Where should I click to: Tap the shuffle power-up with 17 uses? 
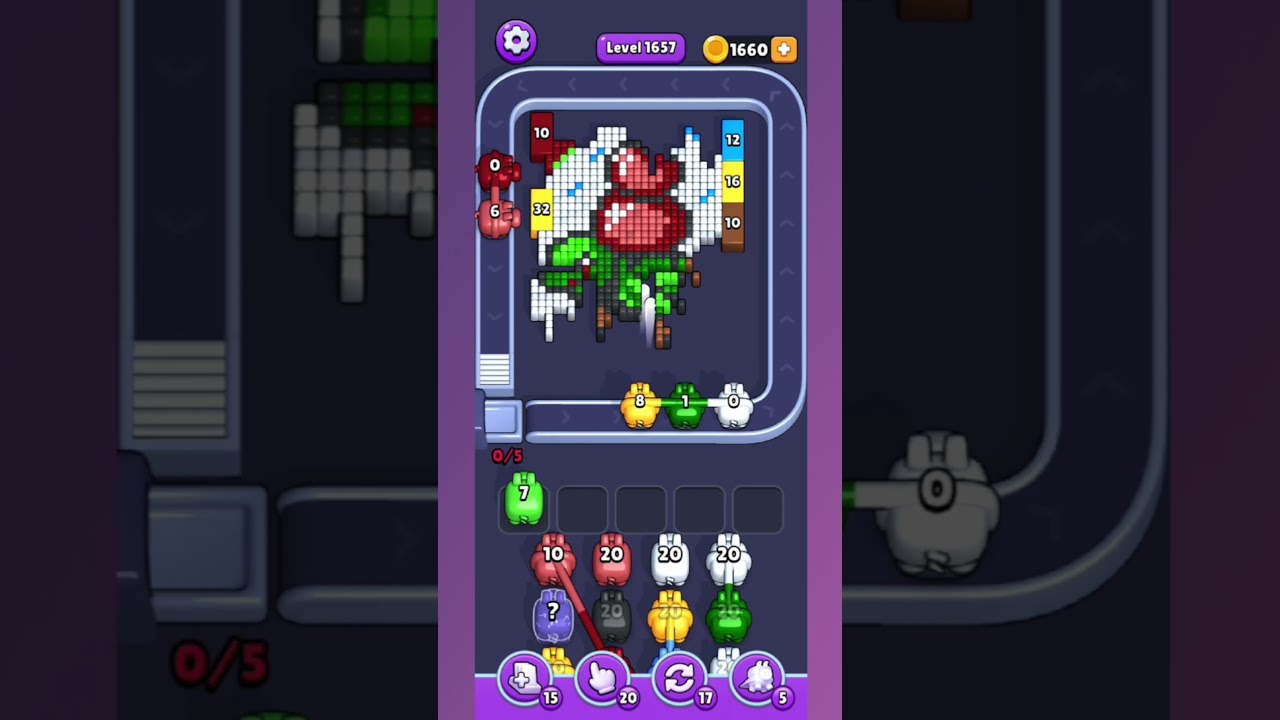point(680,678)
